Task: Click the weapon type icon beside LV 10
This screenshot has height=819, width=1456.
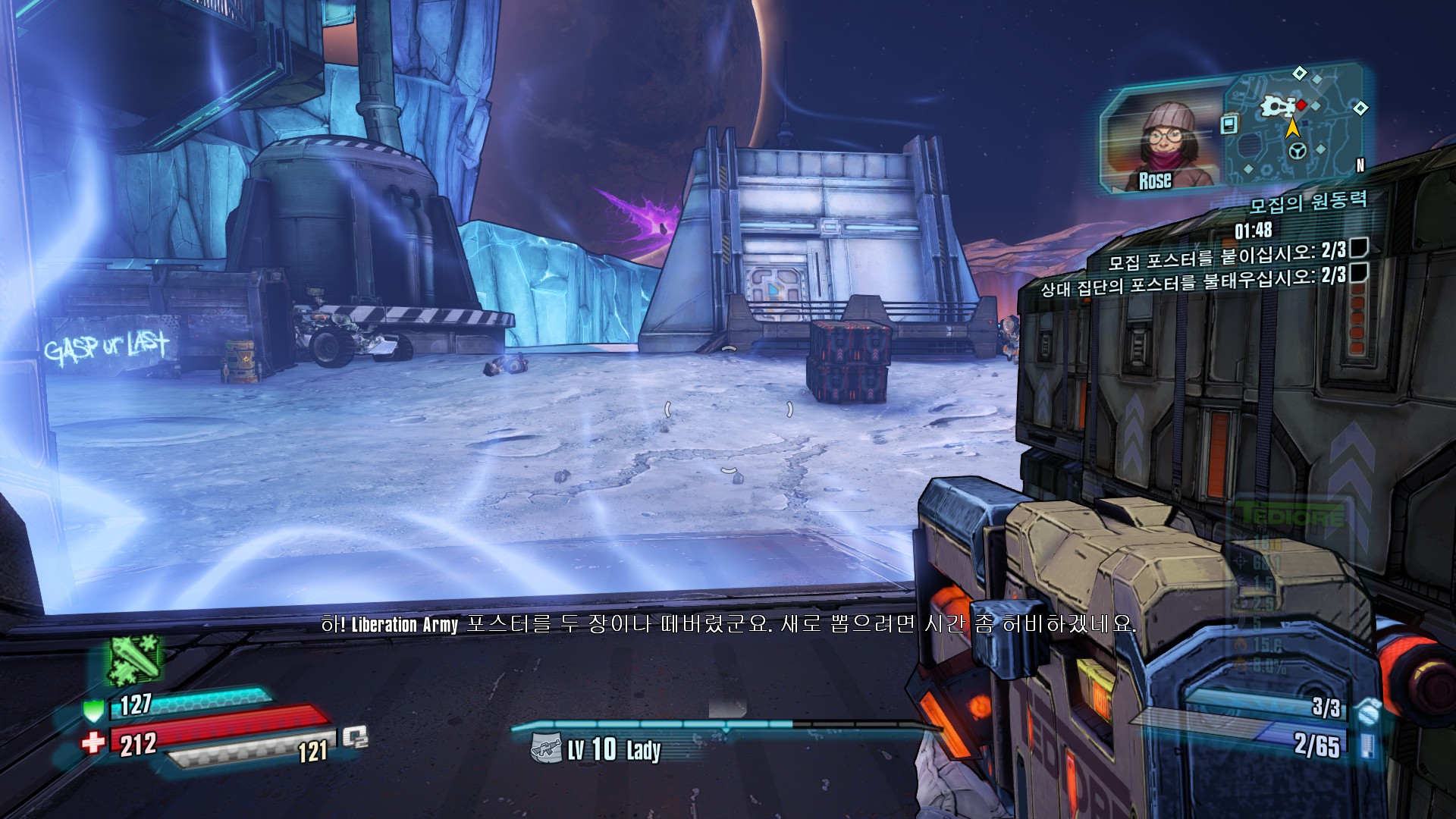Action: (547, 749)
